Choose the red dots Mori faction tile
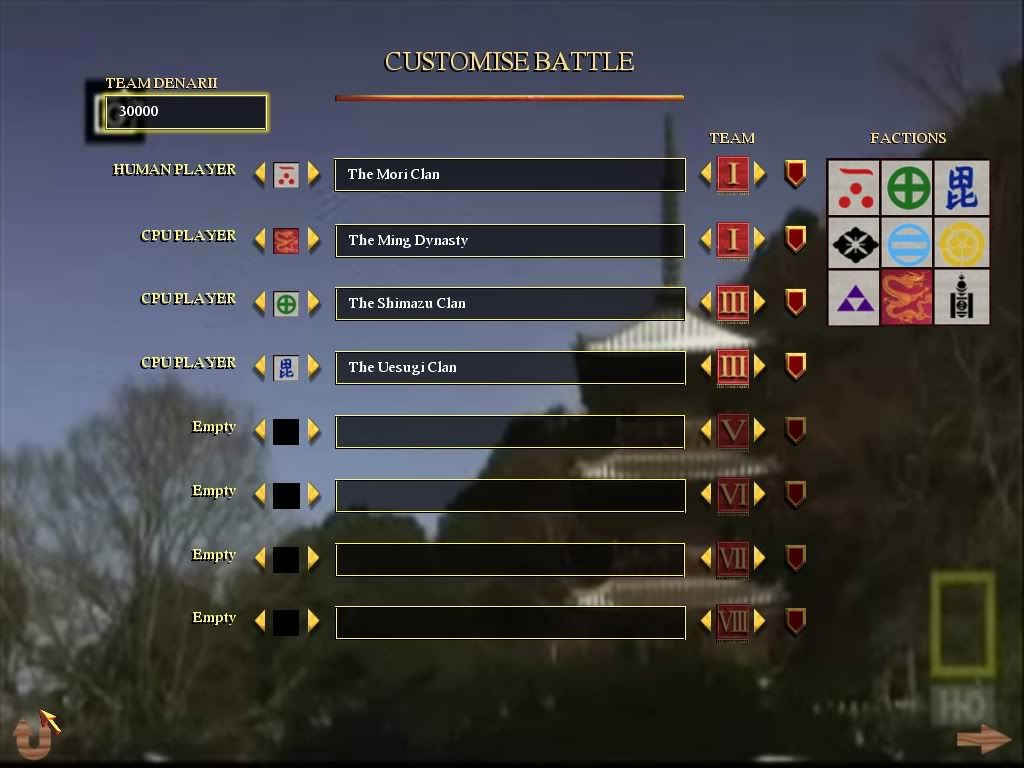This screenshot has width=1024, height=768. pyautogui.click(x=854, y=188)
